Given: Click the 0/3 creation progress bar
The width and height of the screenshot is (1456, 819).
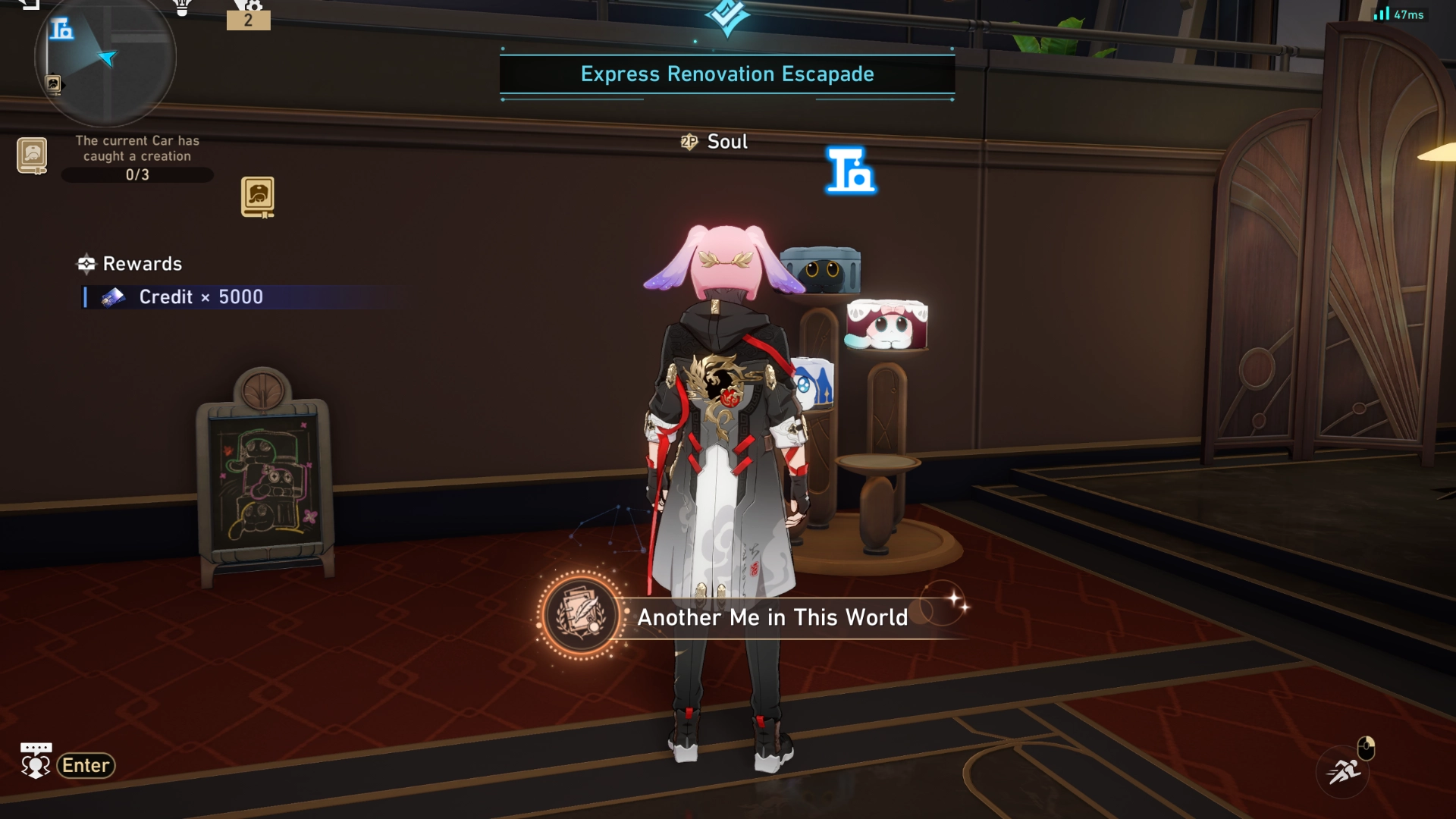Looking at the screenshot, I should click(137, 174).
